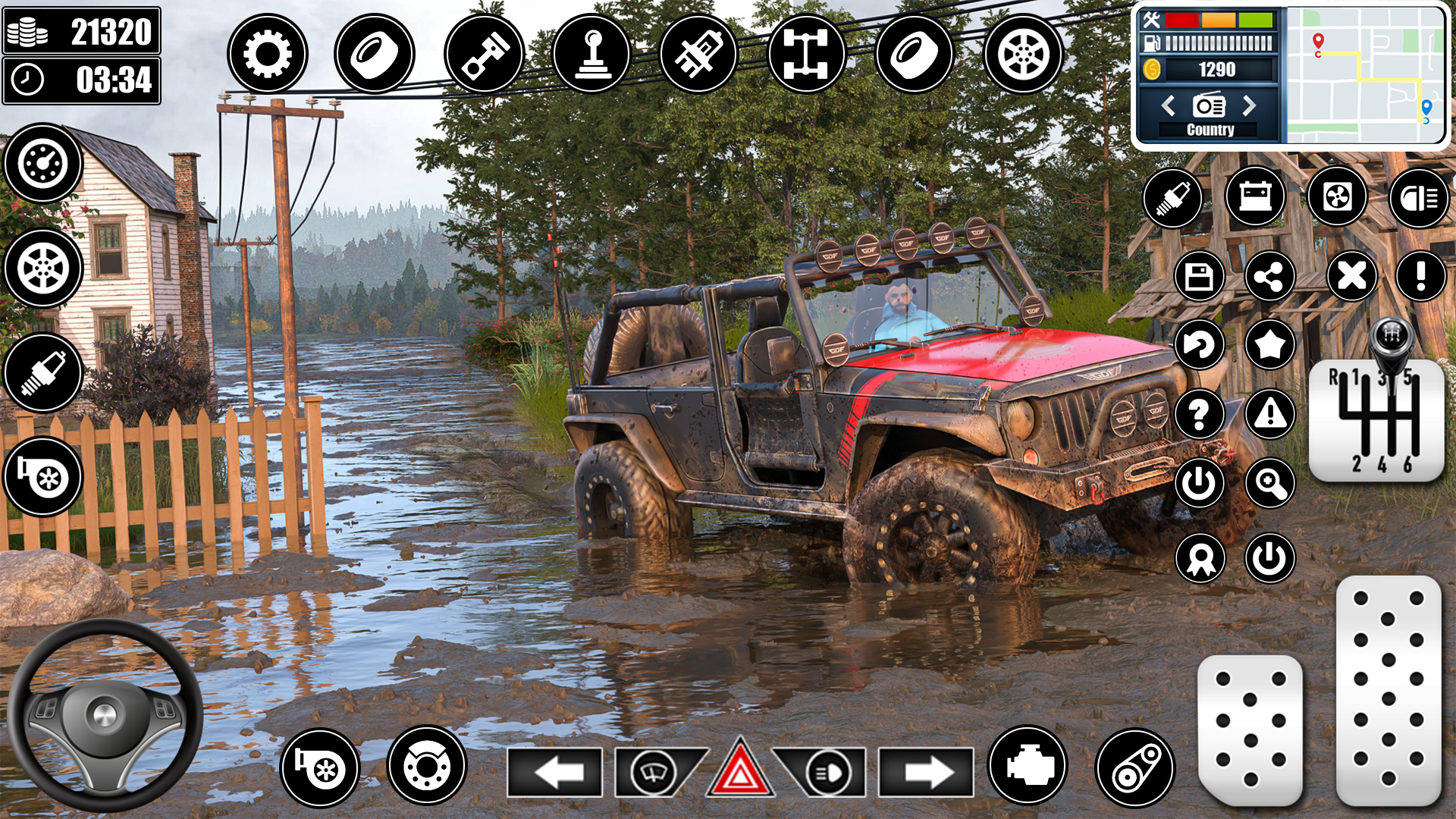Screen dimensions: 1456x819
Task: Tap the gear stick icon in top row
Action: point(592,54)
